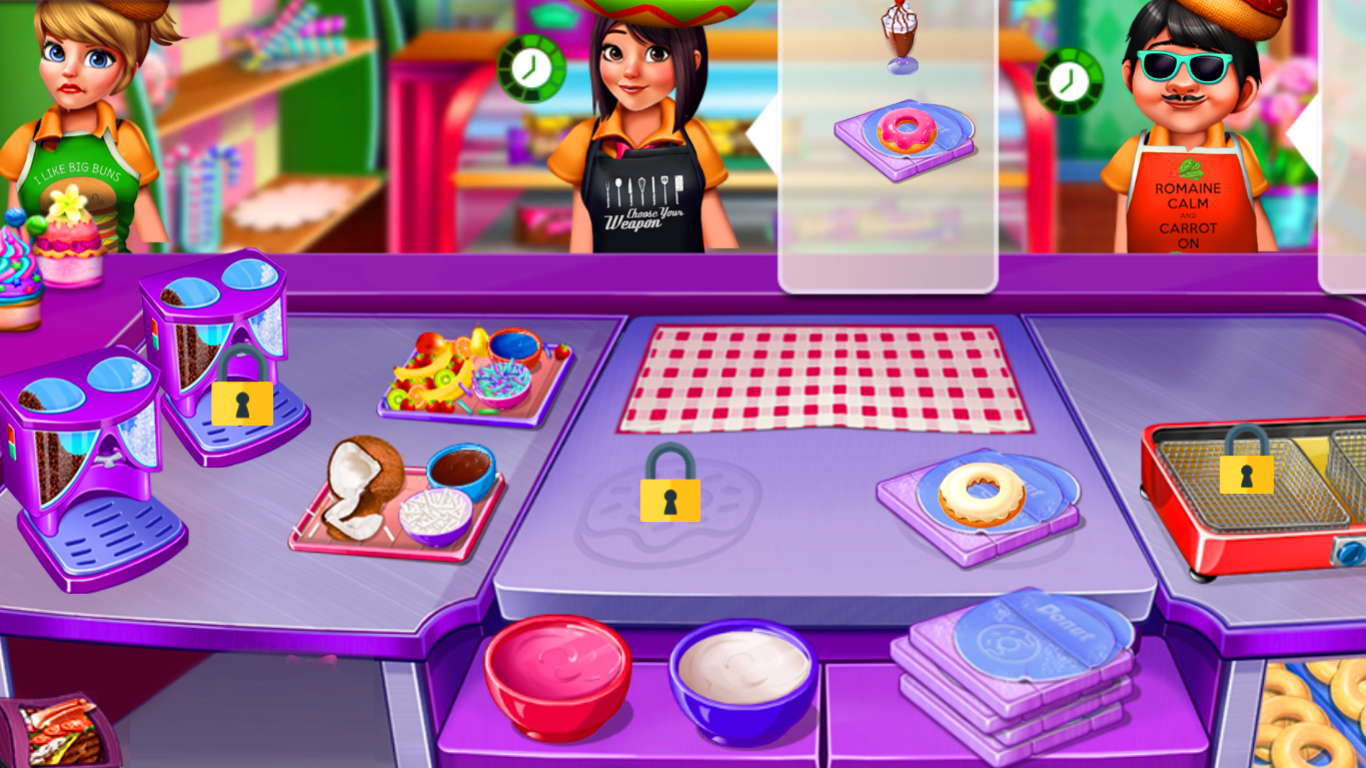Unlock the extra coffee machine padlock
Viewport: 1366px width, 768px height.
point(242,404)
